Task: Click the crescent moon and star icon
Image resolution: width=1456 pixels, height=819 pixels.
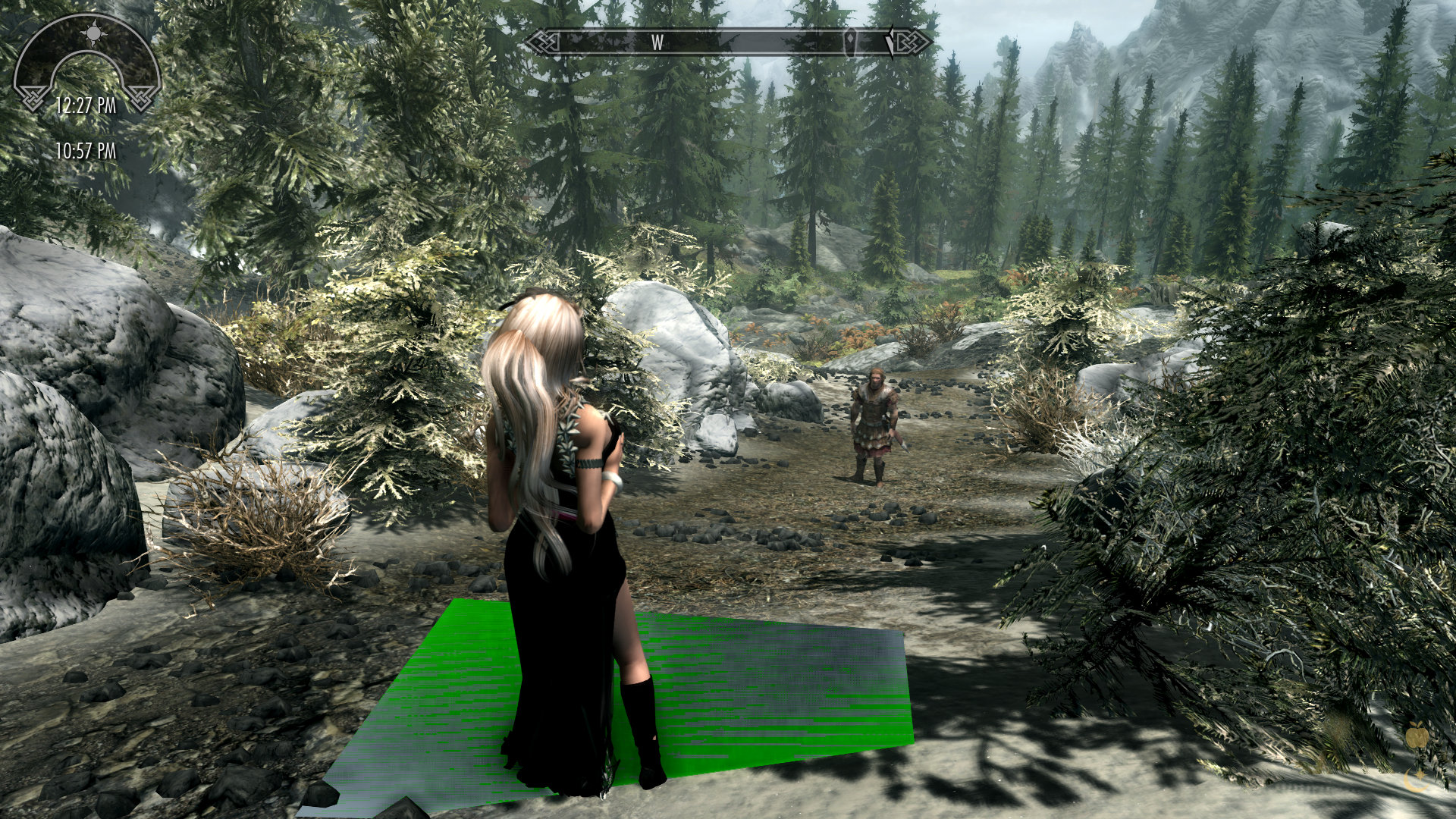Action: [x=1414, y=777]
